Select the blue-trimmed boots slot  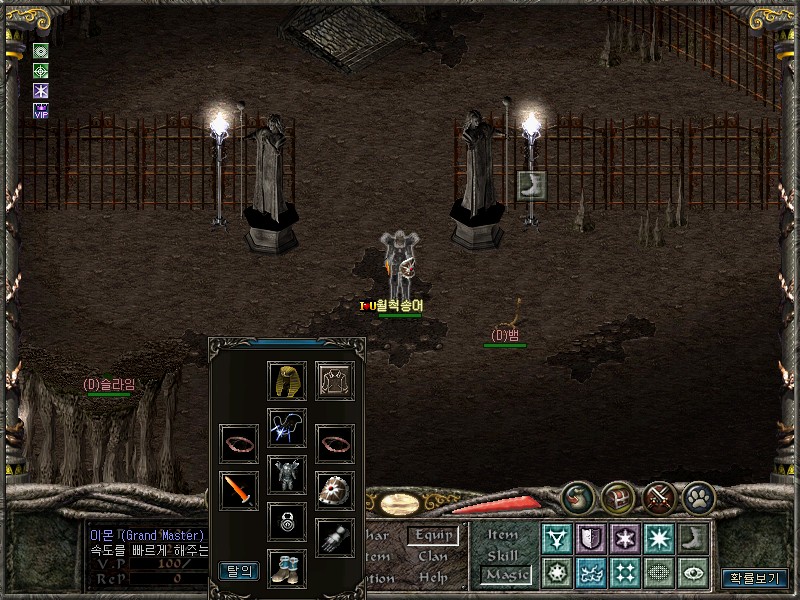click(x=287, y=568)
